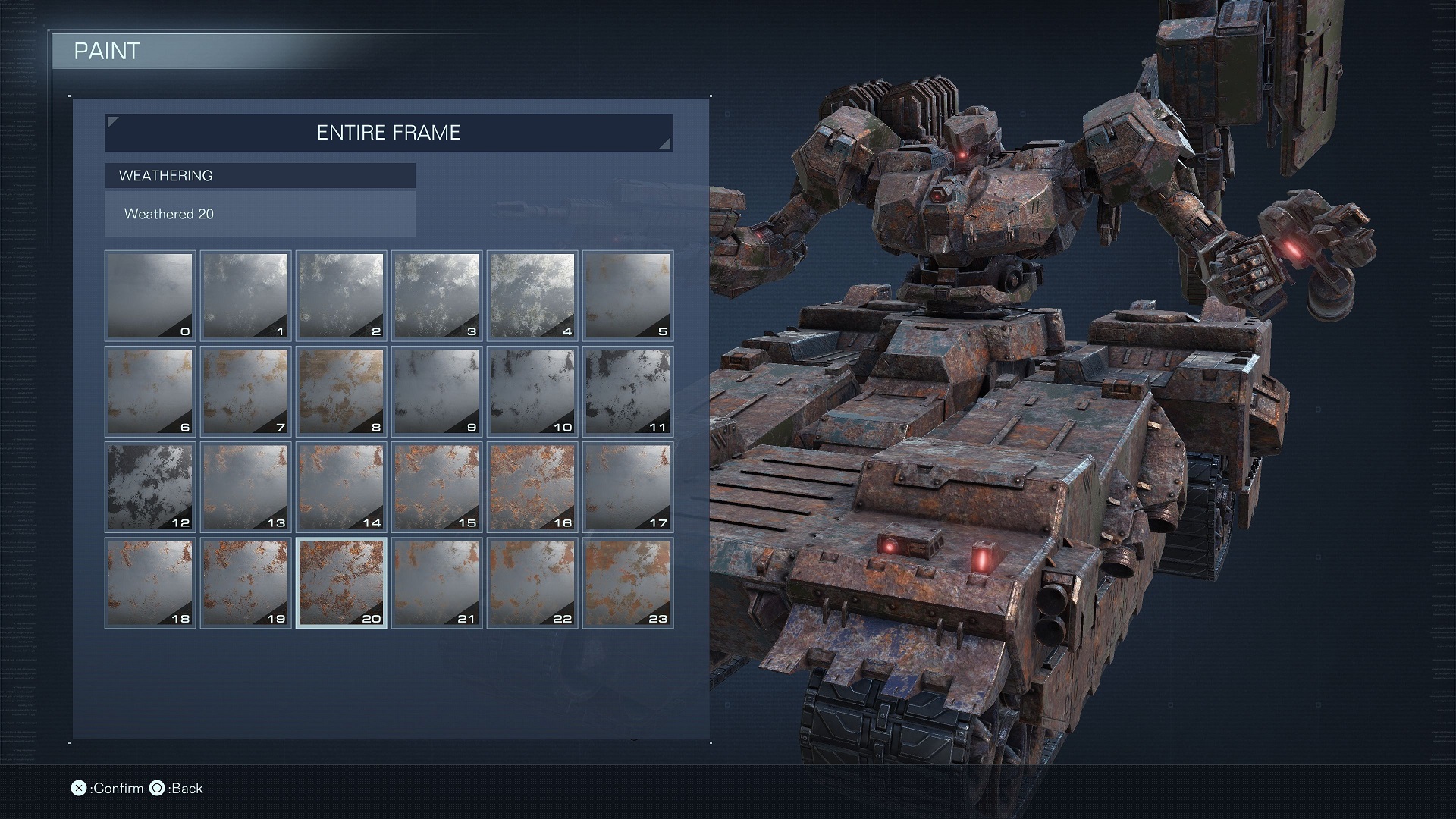Select the Entire Frame header bar
The width and height of the screenshot is (1456, 819).
point(388,133)
